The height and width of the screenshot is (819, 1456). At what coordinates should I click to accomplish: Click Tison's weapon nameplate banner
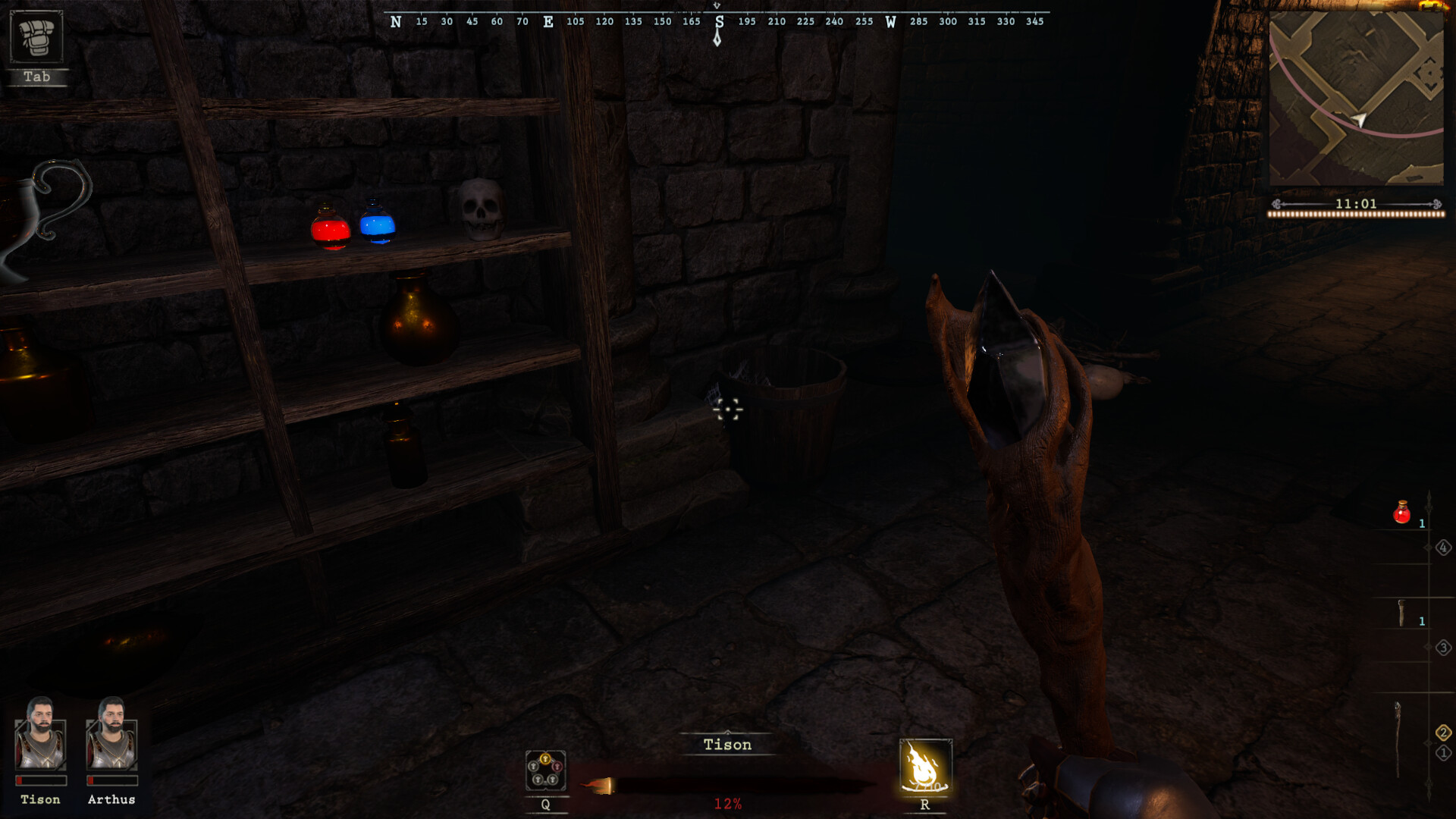click(726, 745)
